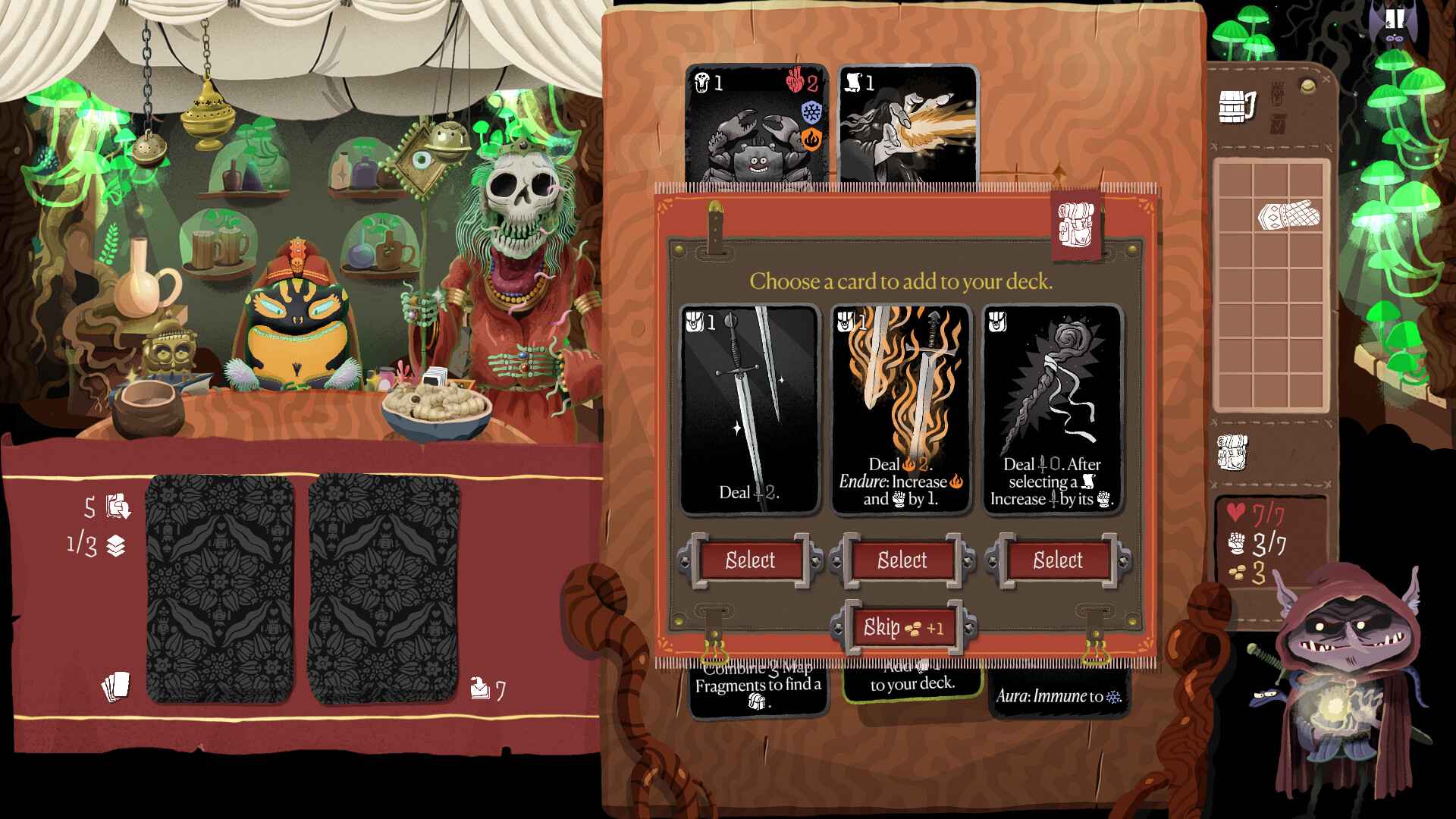The image size is (1456, 819).
Task: Close the inventory side panel with the X
Action: pos(1326,78)
